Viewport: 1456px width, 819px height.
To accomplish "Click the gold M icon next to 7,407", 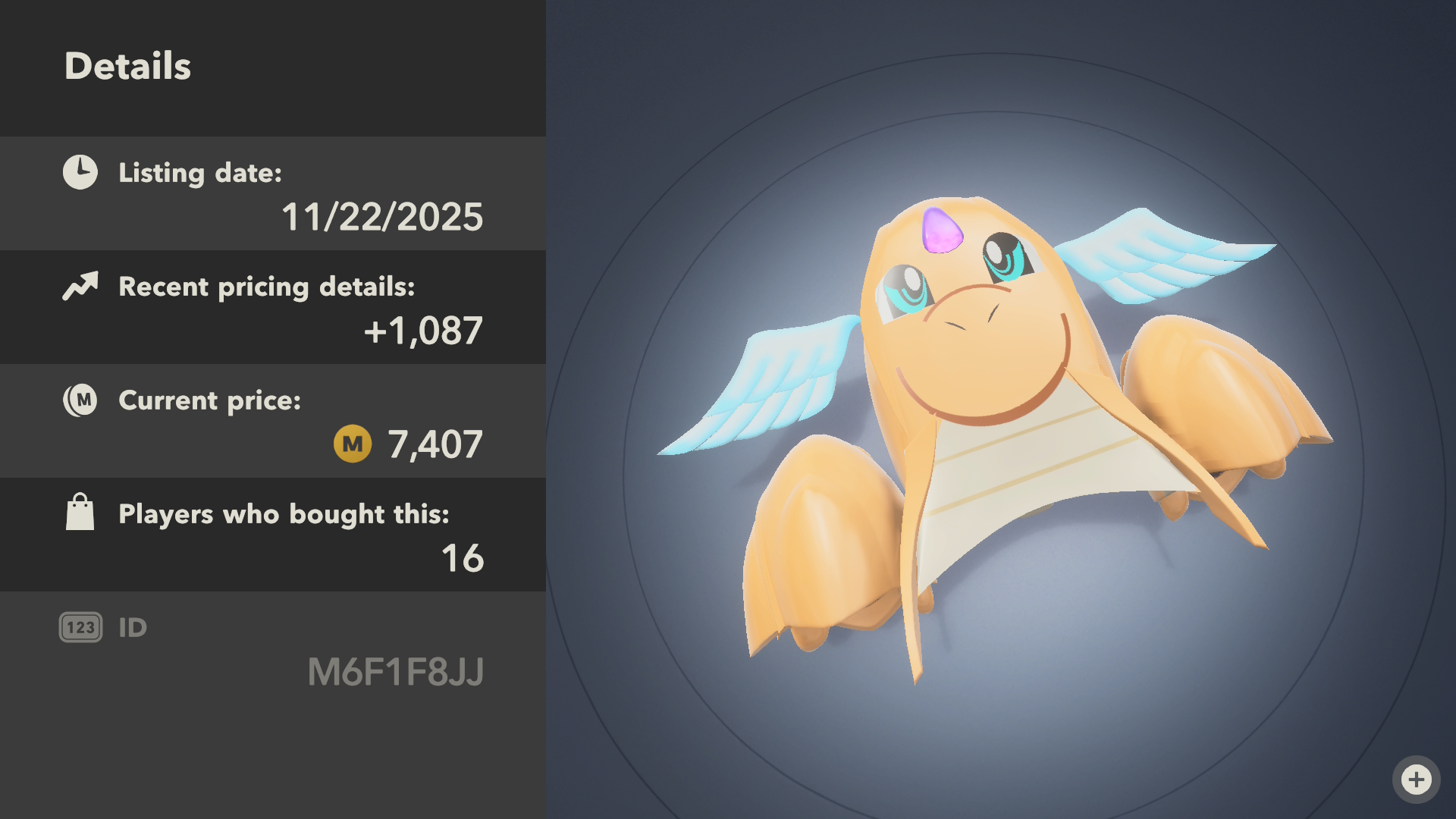I will 351,444.
